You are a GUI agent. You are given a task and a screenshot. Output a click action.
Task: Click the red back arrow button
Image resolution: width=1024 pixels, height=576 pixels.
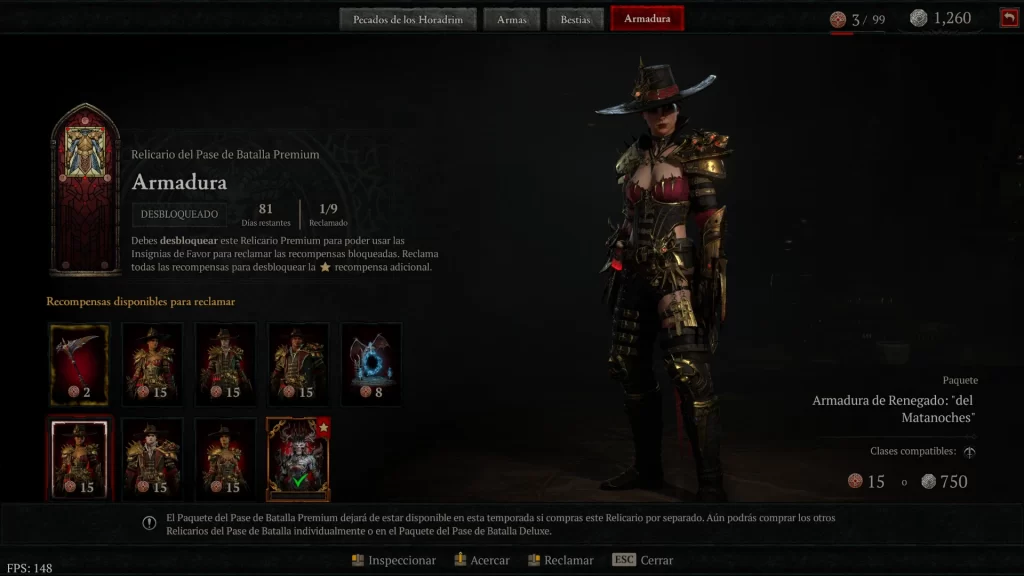point(1008,18)
